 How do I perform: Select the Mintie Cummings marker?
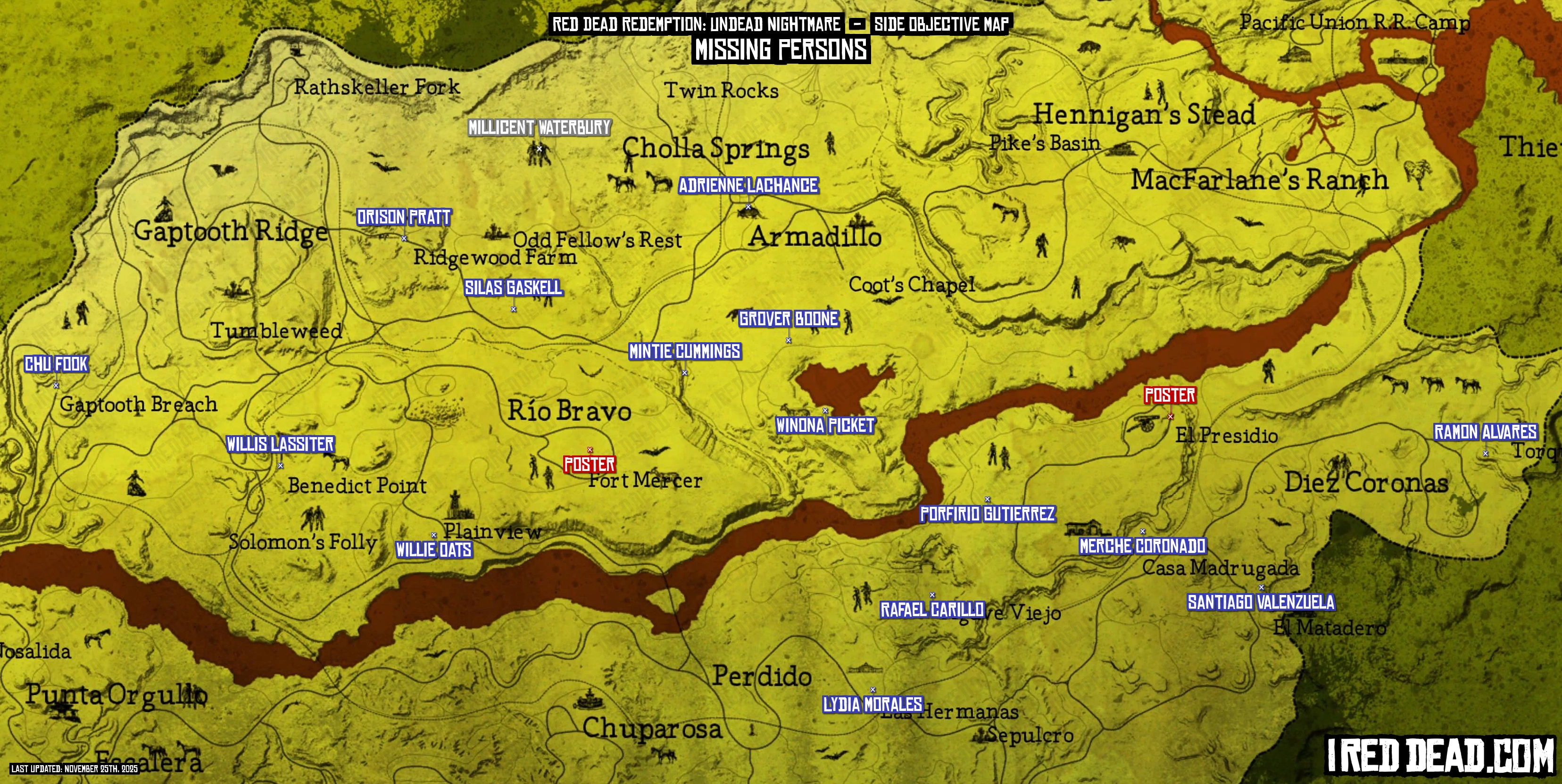click(x=684, y=352)
